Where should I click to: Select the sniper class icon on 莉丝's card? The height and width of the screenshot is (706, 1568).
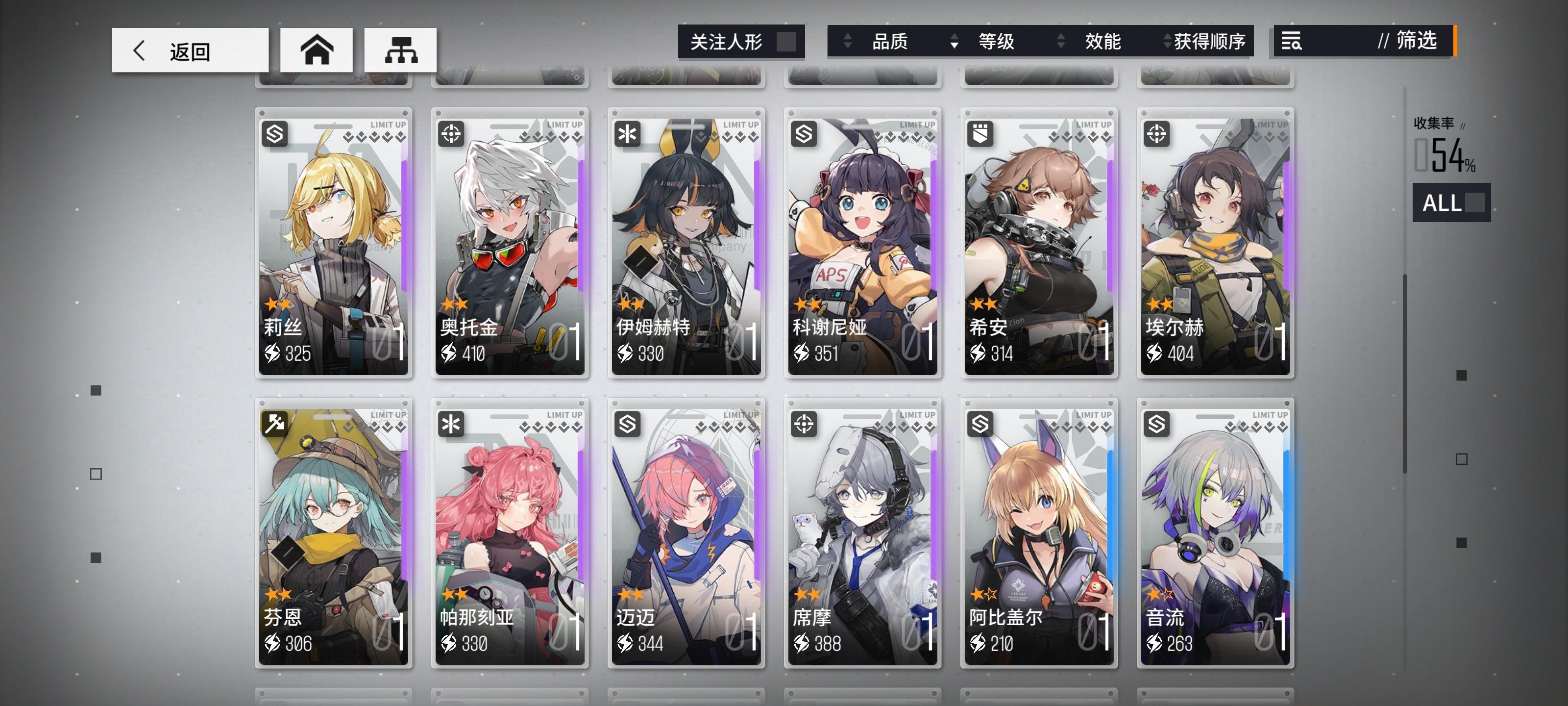click(x=276, y=133)
